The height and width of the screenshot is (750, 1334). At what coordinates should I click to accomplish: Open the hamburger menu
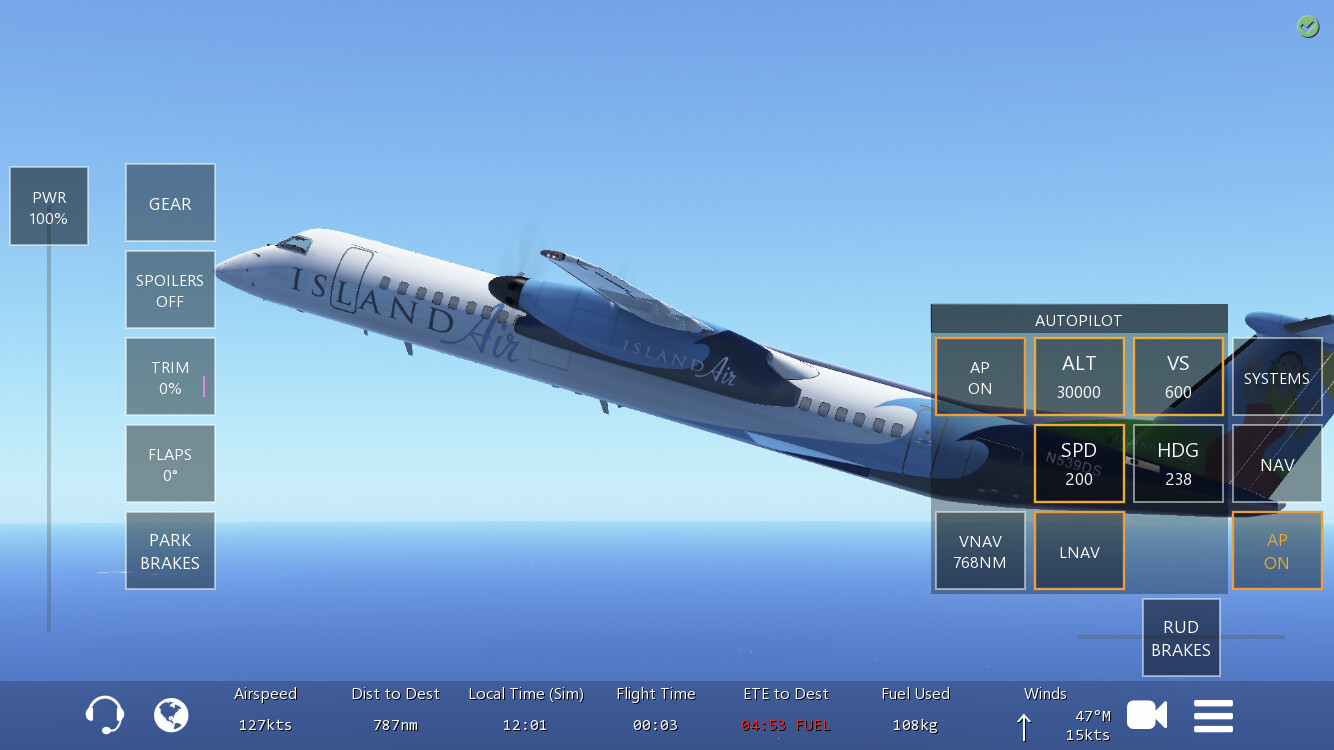[x=1213, y=715]
